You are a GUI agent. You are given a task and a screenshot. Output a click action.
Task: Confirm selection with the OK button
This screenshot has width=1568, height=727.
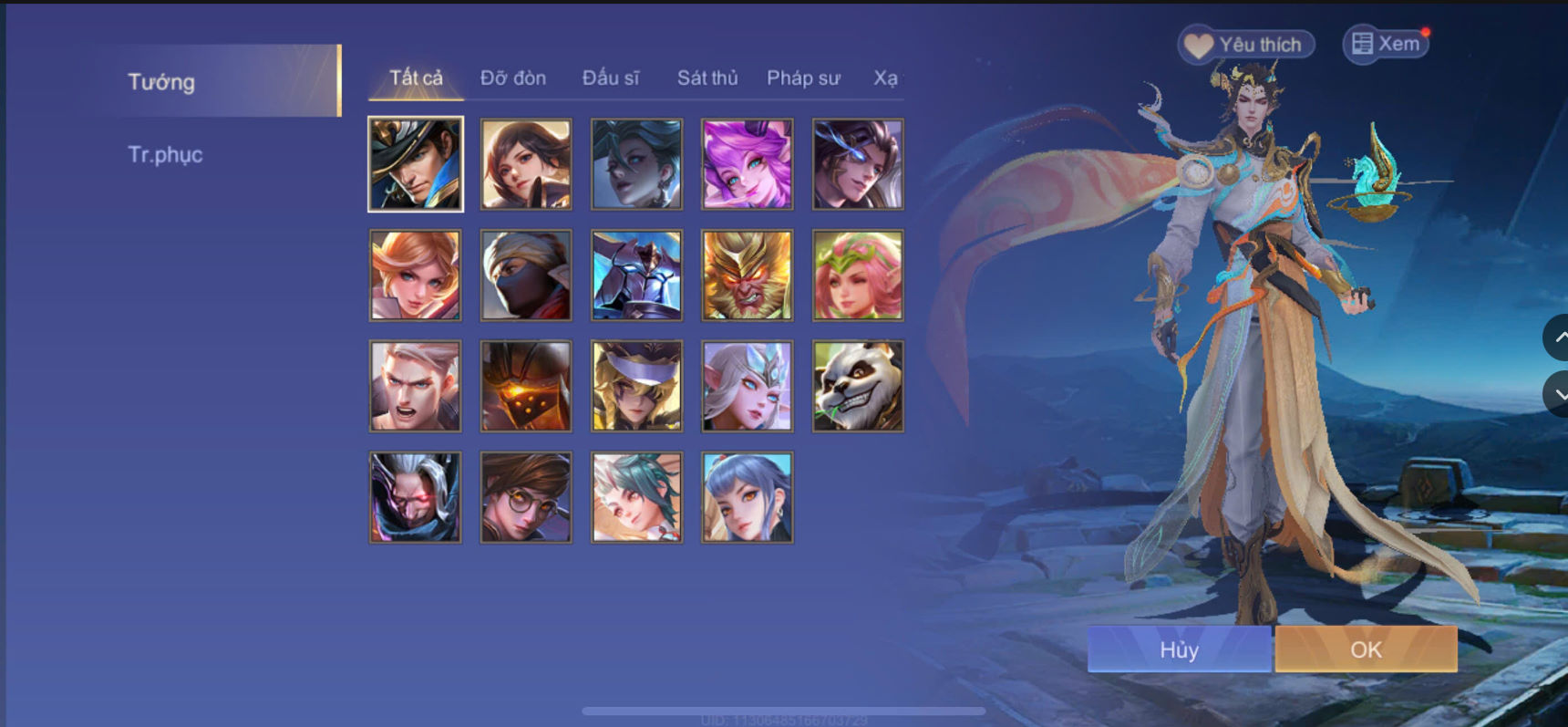point(1366,649)
